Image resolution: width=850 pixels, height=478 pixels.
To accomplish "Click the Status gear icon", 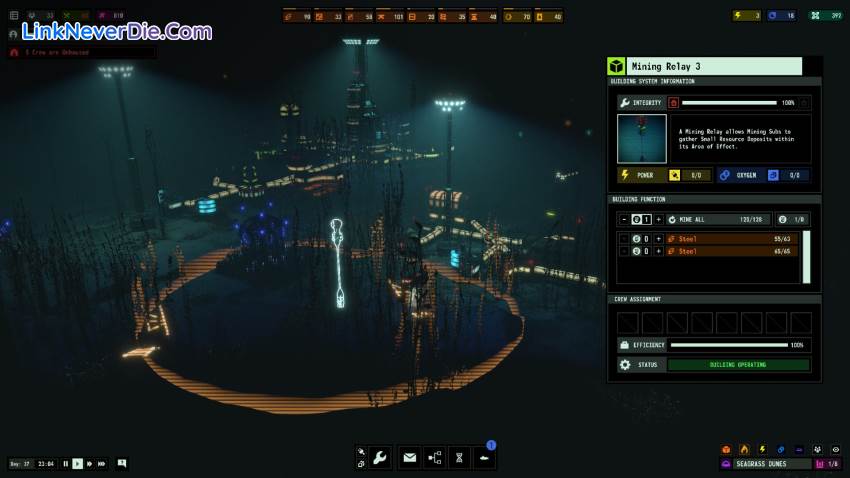I will click(x=626, y=365).
